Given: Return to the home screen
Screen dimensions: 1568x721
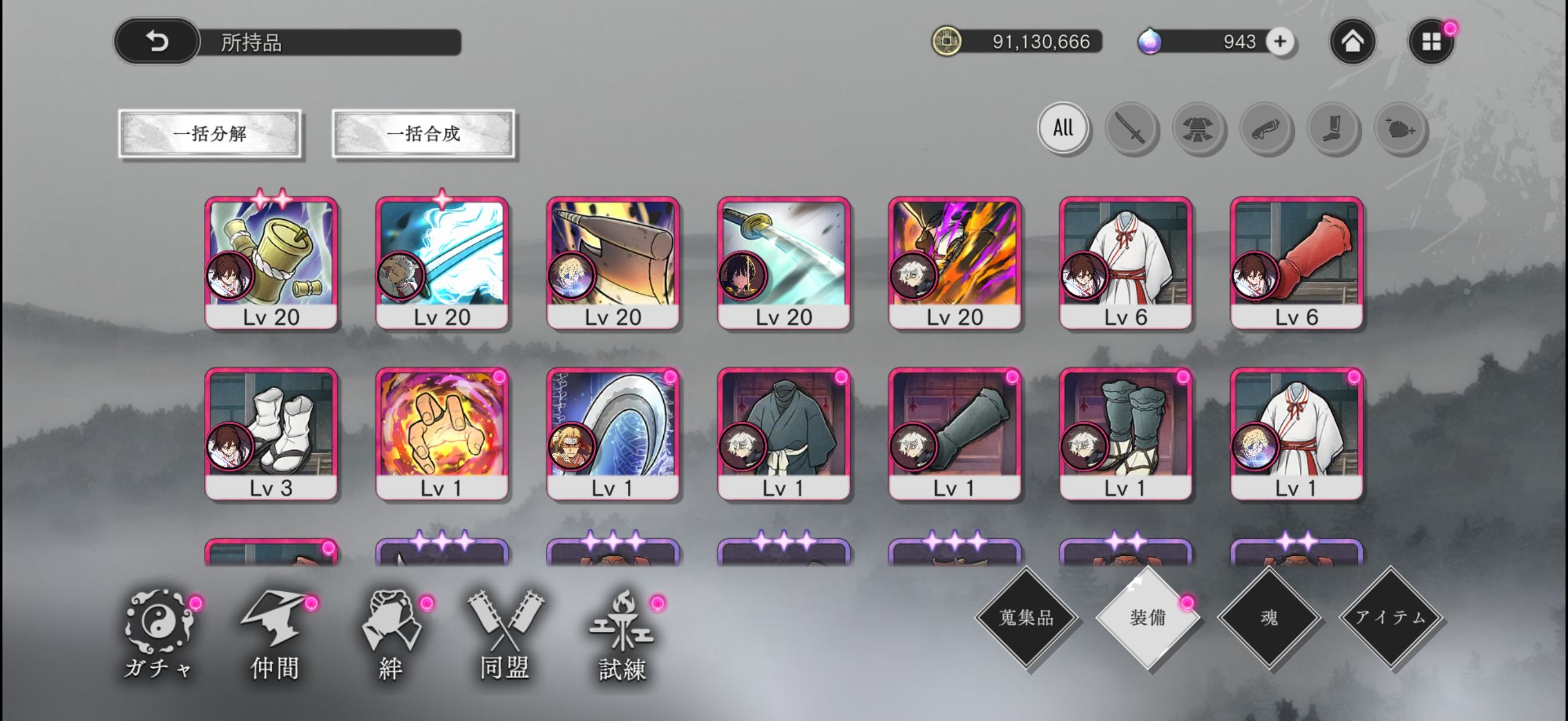Looking at the screenshot, I should tap(1352, 41).
